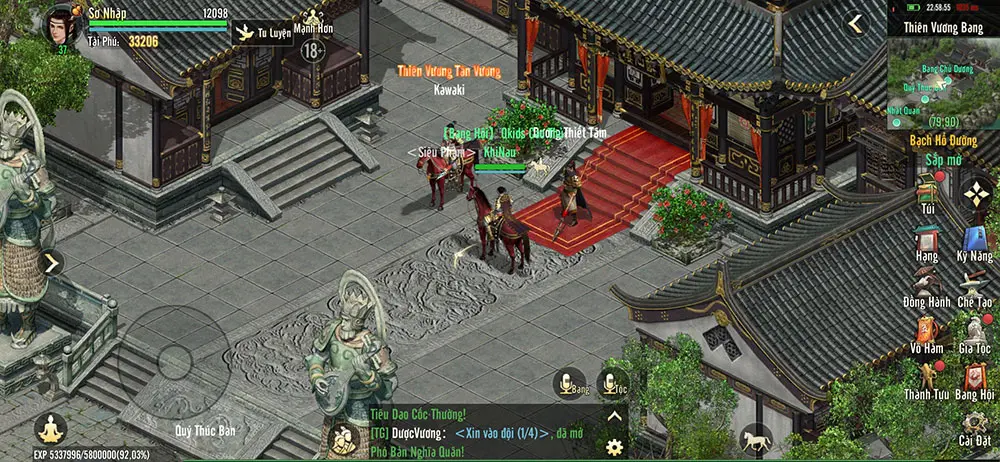Open the Cài Đặt settings

974,423
